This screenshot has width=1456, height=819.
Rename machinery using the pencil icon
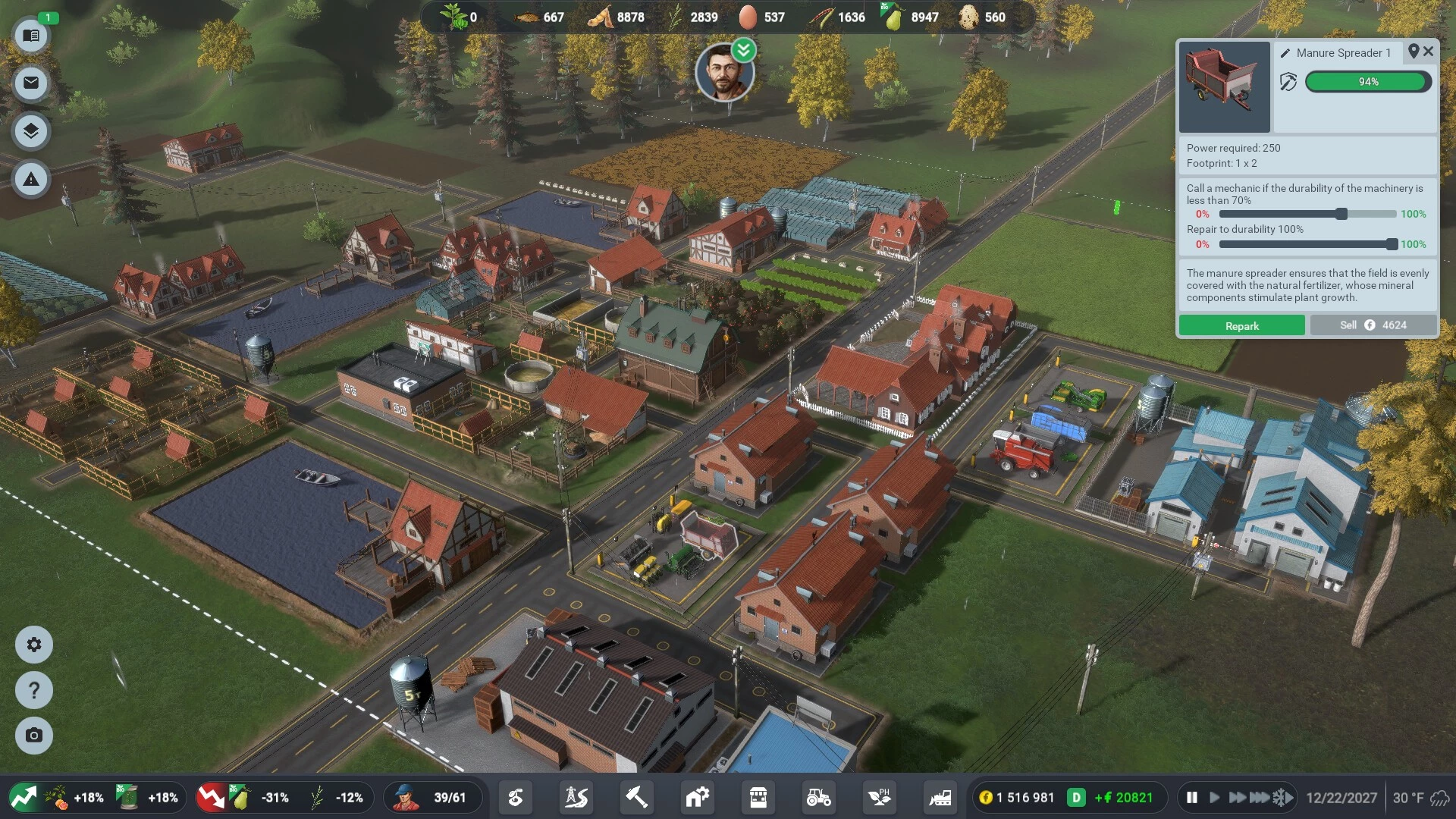[1285, 53]
